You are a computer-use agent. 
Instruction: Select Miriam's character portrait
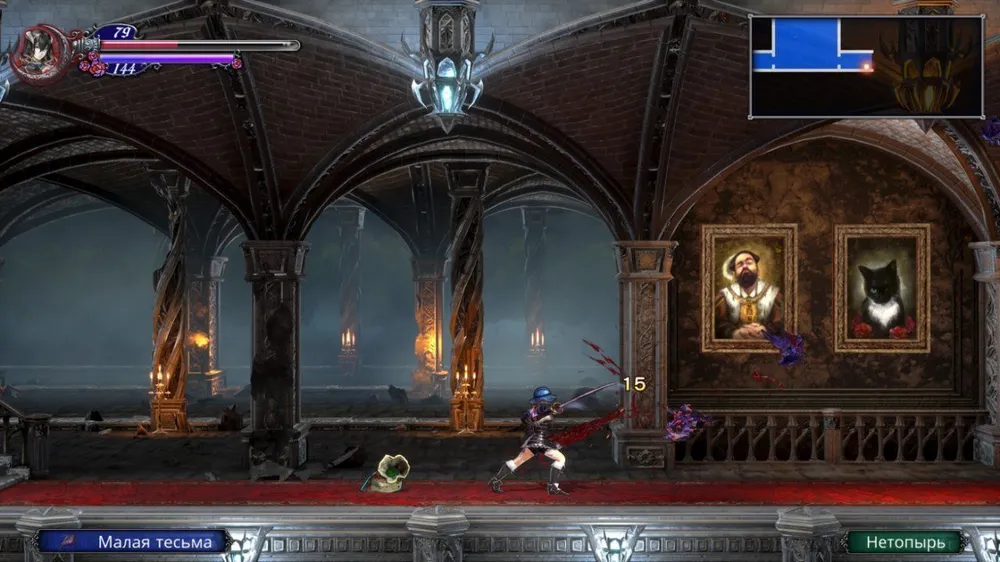point(42,51)
